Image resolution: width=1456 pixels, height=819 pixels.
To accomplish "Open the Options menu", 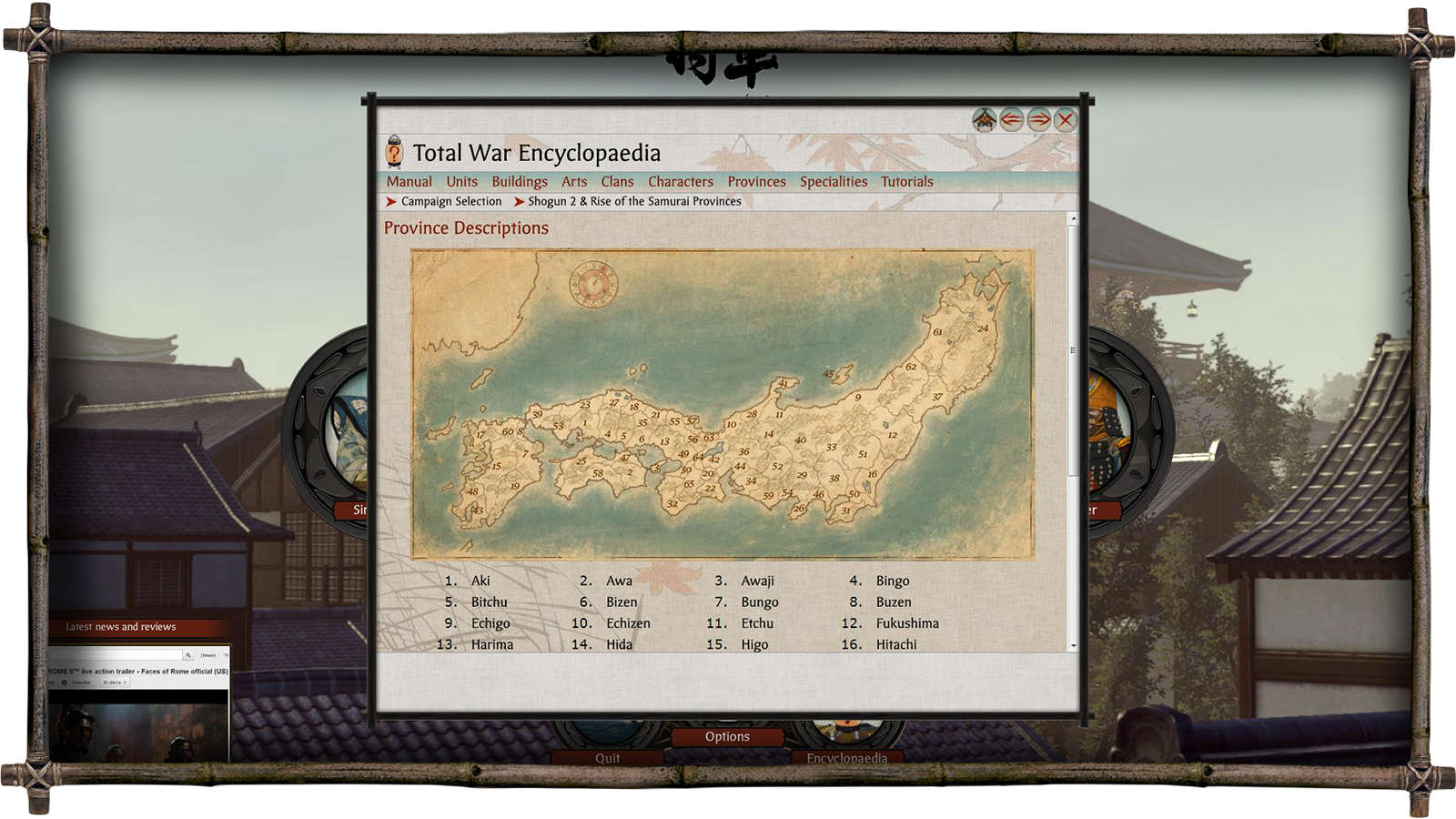I will tap(727, 737).
